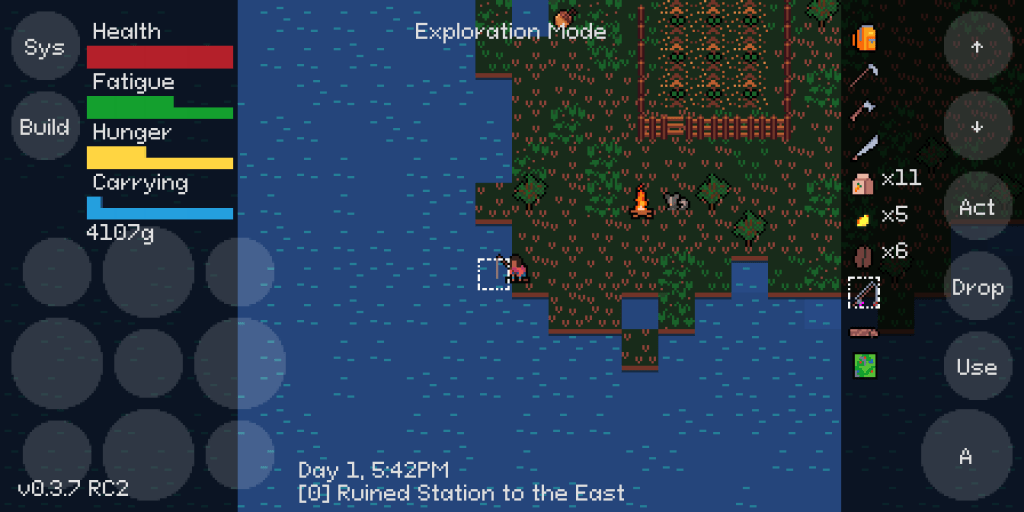Select the yellow item stack x5
The height and width of the screenshot is (512, 1024).
[x=864, y=217]
